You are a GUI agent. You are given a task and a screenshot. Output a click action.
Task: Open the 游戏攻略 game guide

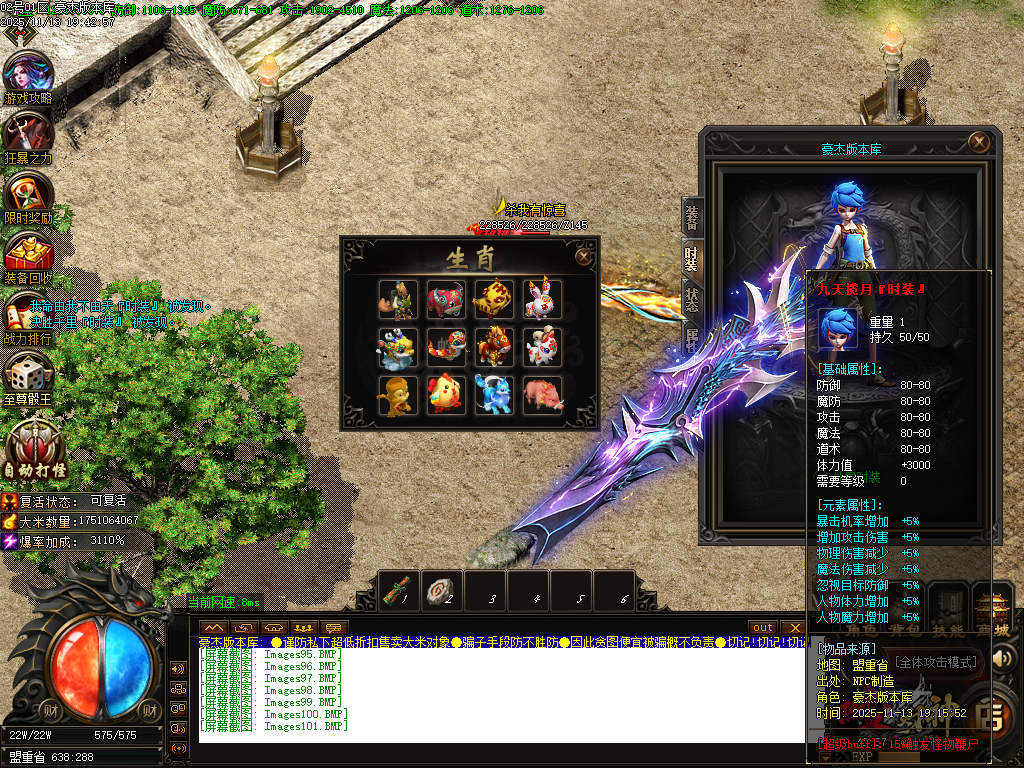[x=28, y=76]
